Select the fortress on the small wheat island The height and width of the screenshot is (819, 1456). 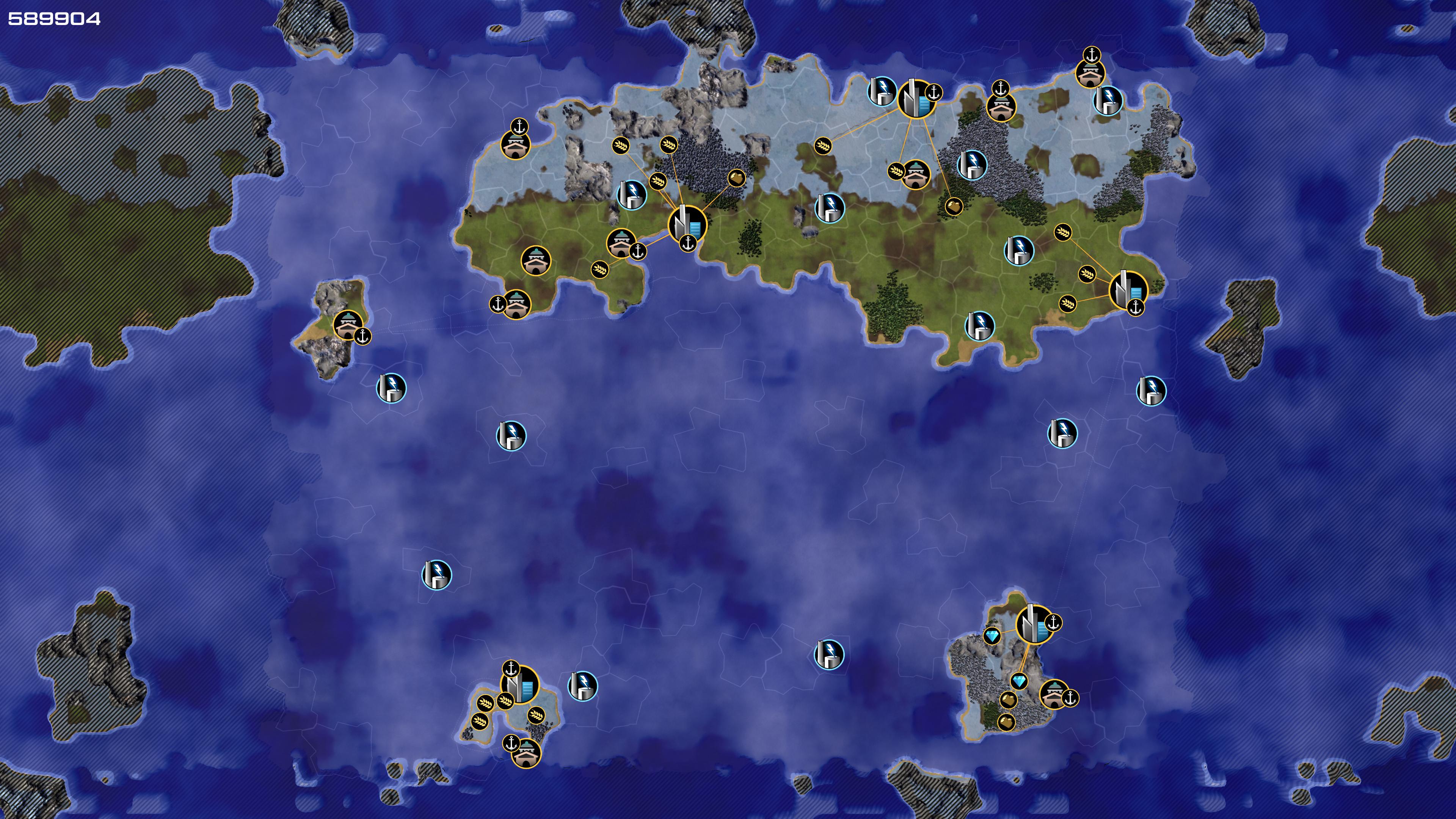coord(526,752)
